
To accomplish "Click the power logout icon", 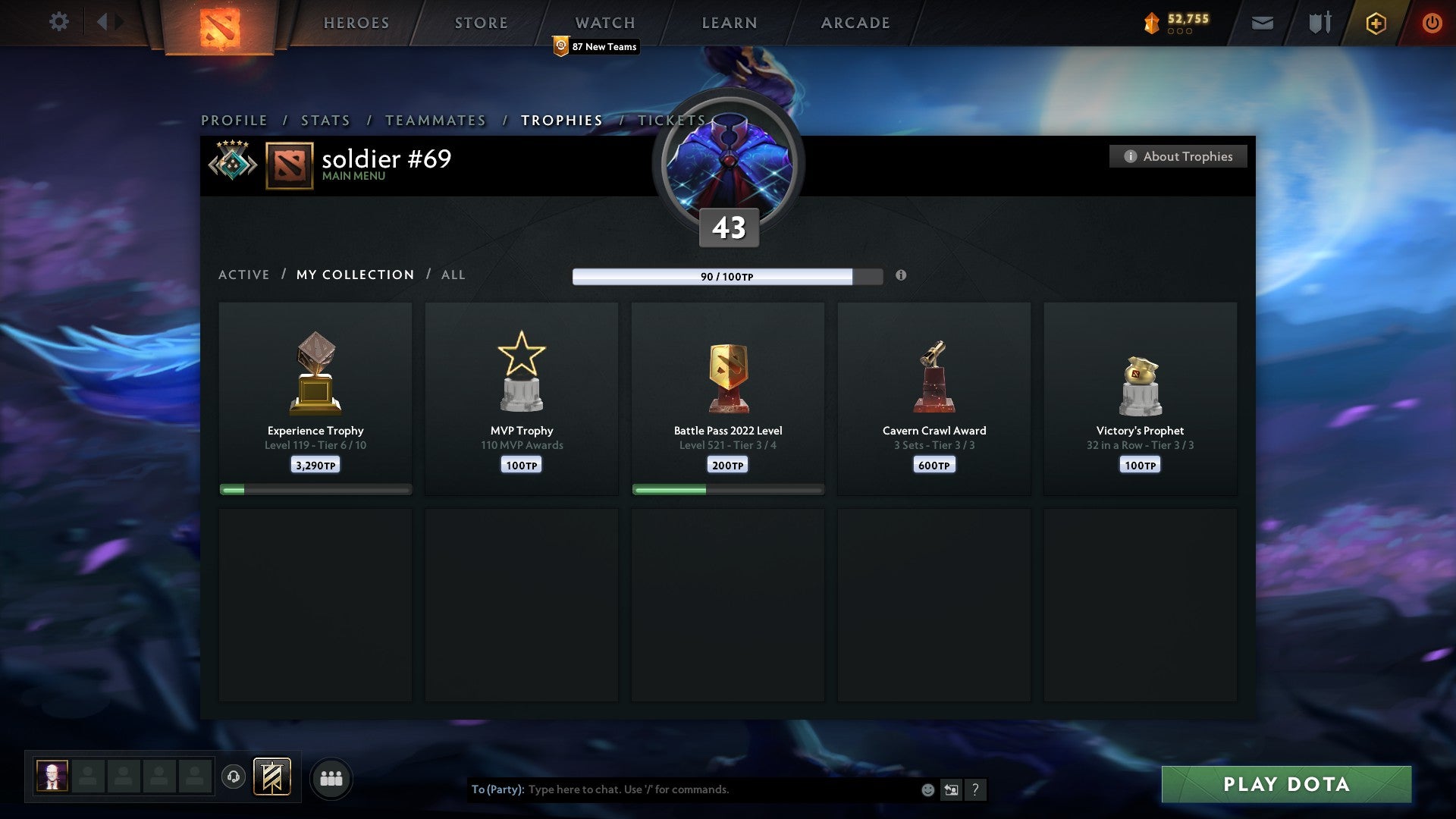I will coord(1432,23).
